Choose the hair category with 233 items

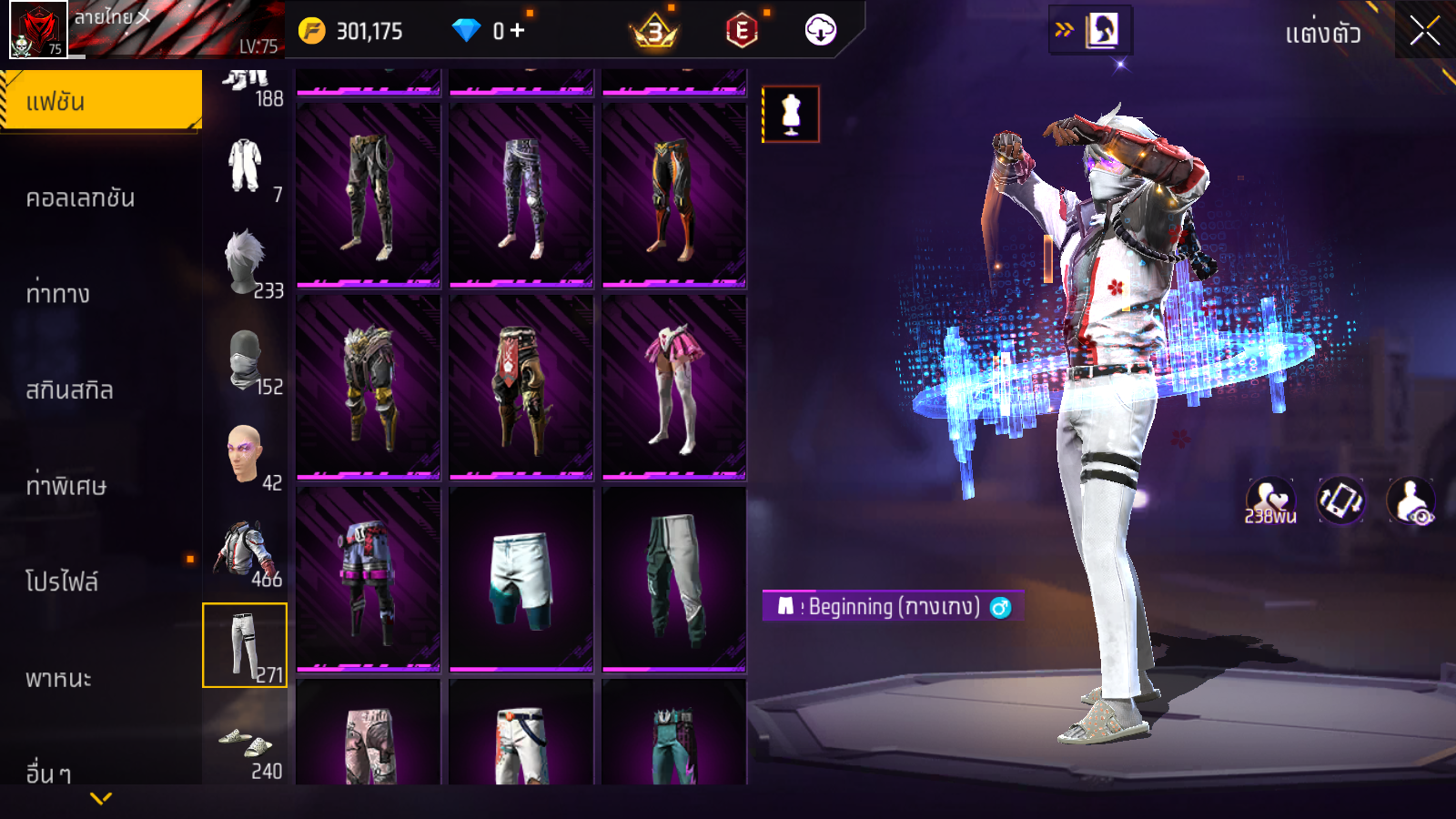(x=246, y=263)
